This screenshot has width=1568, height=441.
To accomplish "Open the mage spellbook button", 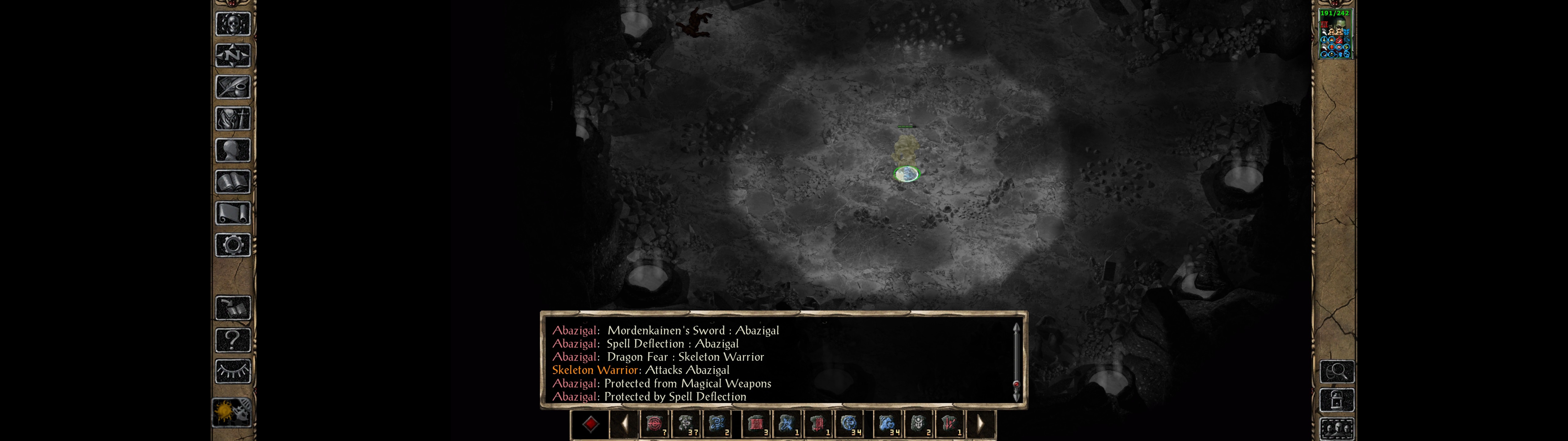I will click(x=232, y=182).
